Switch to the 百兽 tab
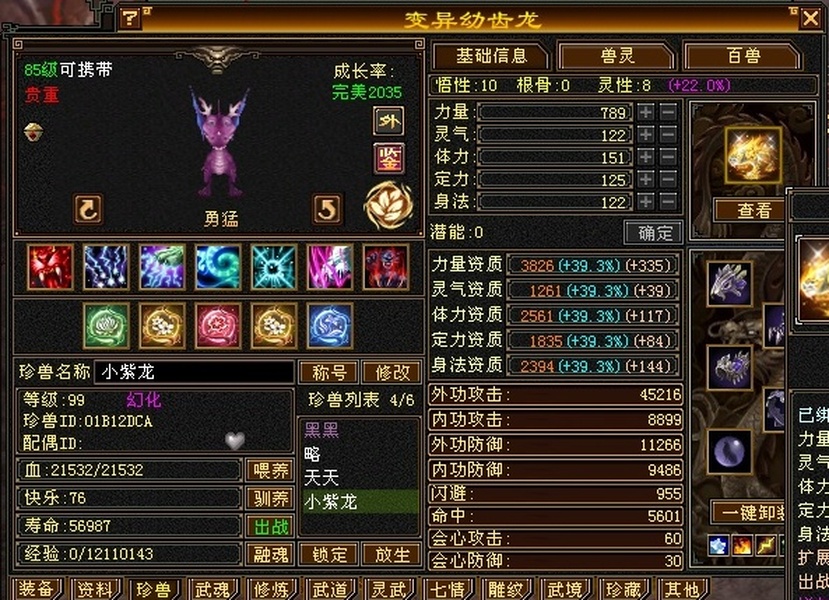The image size is (829, 600). click(741, 55)
